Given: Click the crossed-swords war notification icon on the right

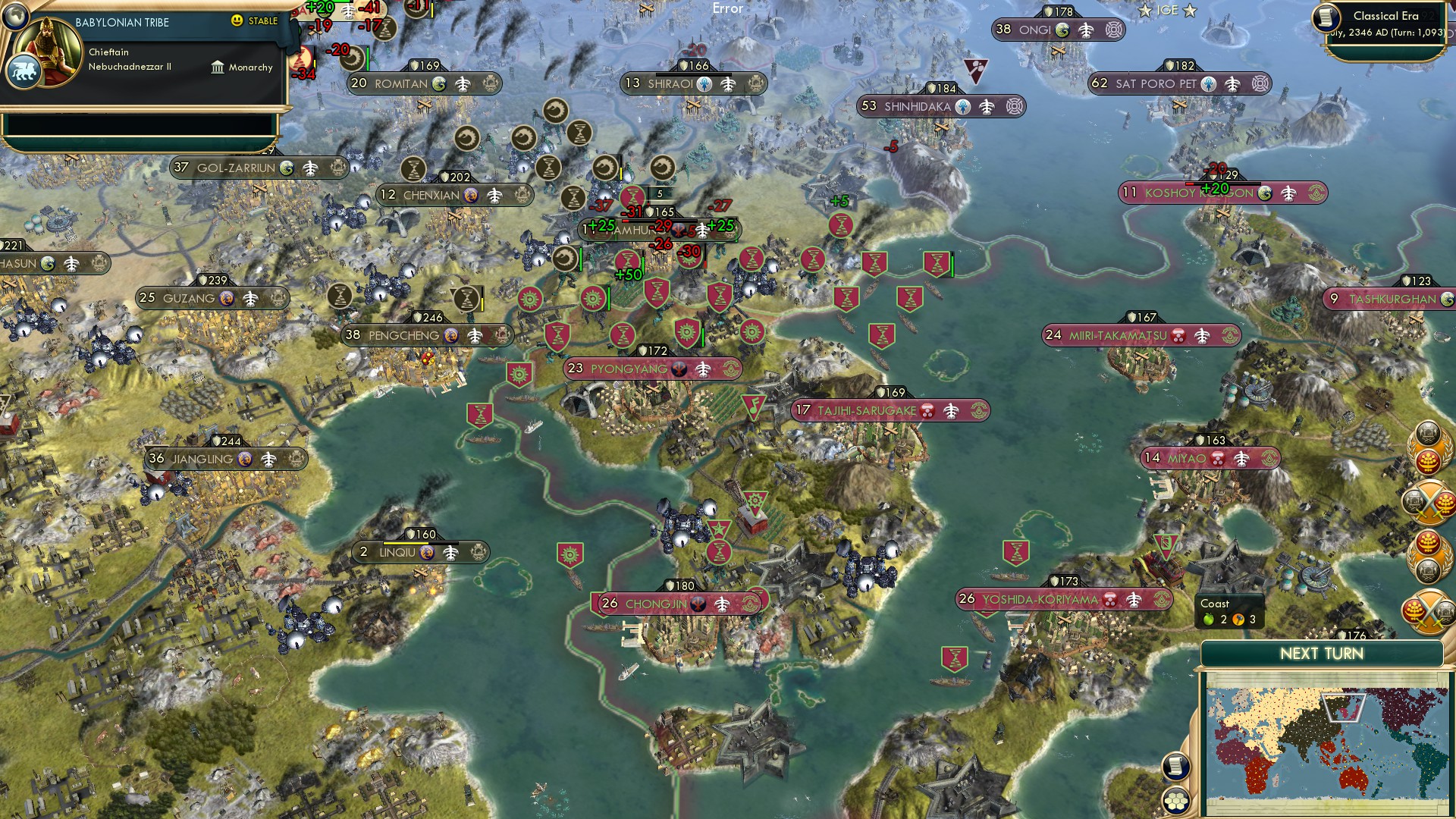Looking at the screenshot, I should pos(1429,504).
